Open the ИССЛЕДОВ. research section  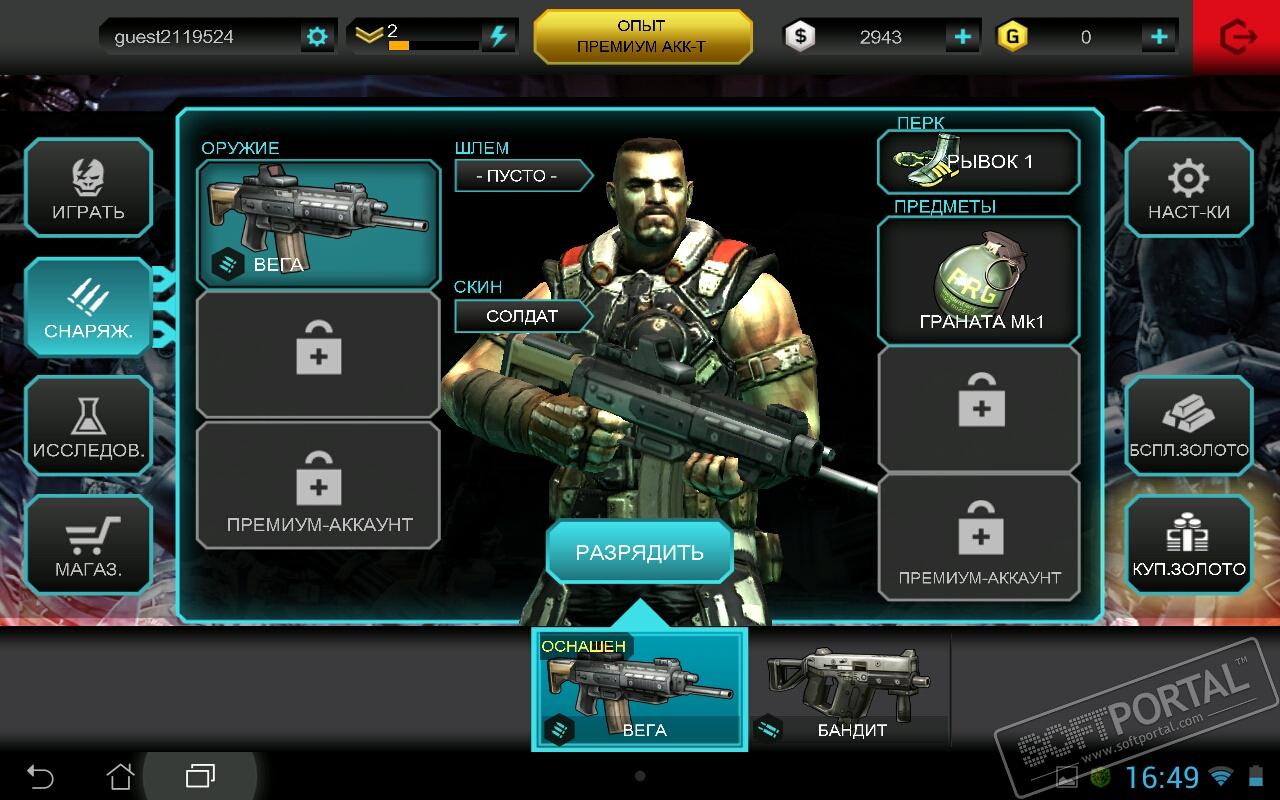point(88,426)
